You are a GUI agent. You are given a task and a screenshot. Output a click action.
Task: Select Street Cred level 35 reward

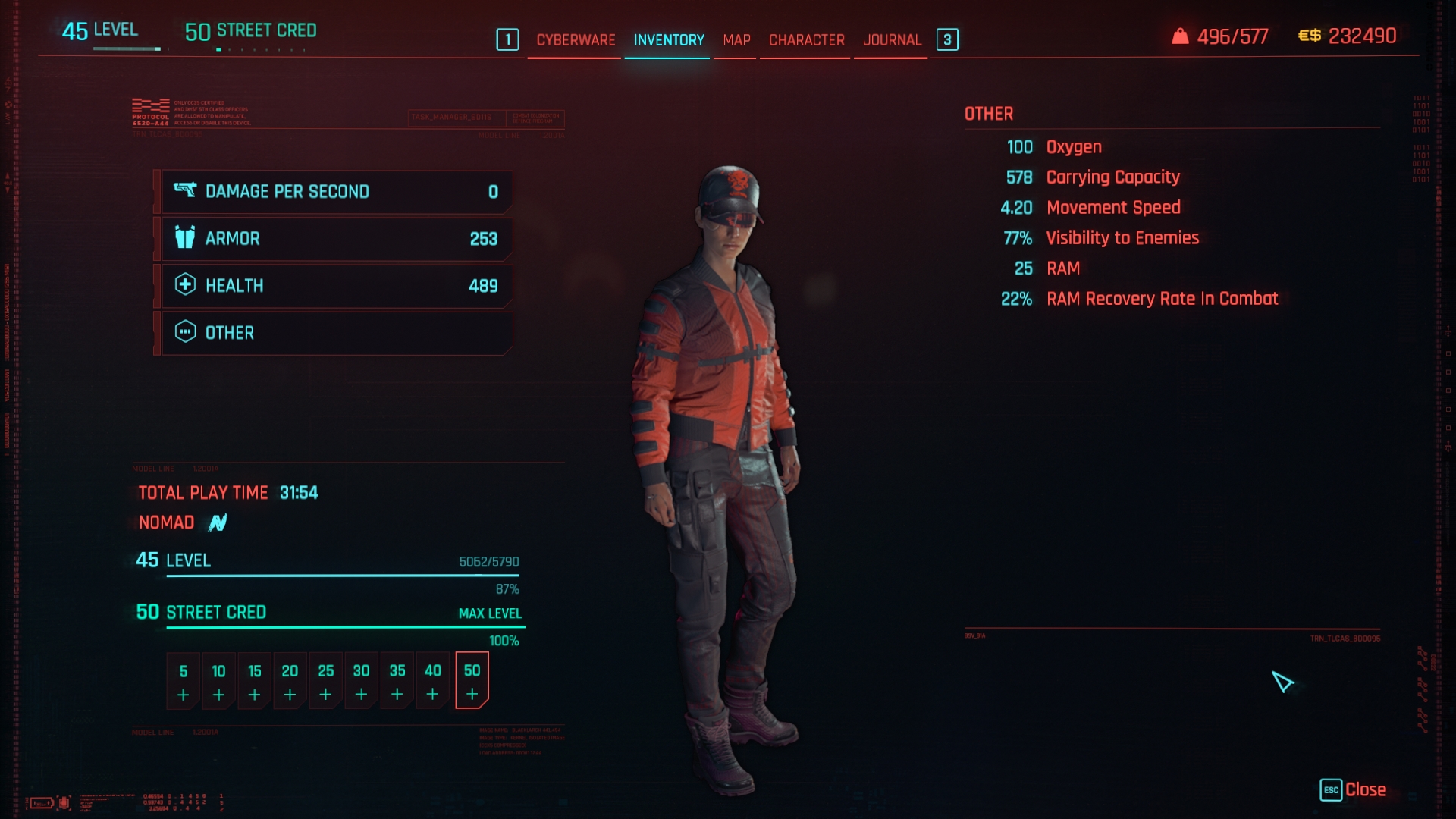click(397, 681)
